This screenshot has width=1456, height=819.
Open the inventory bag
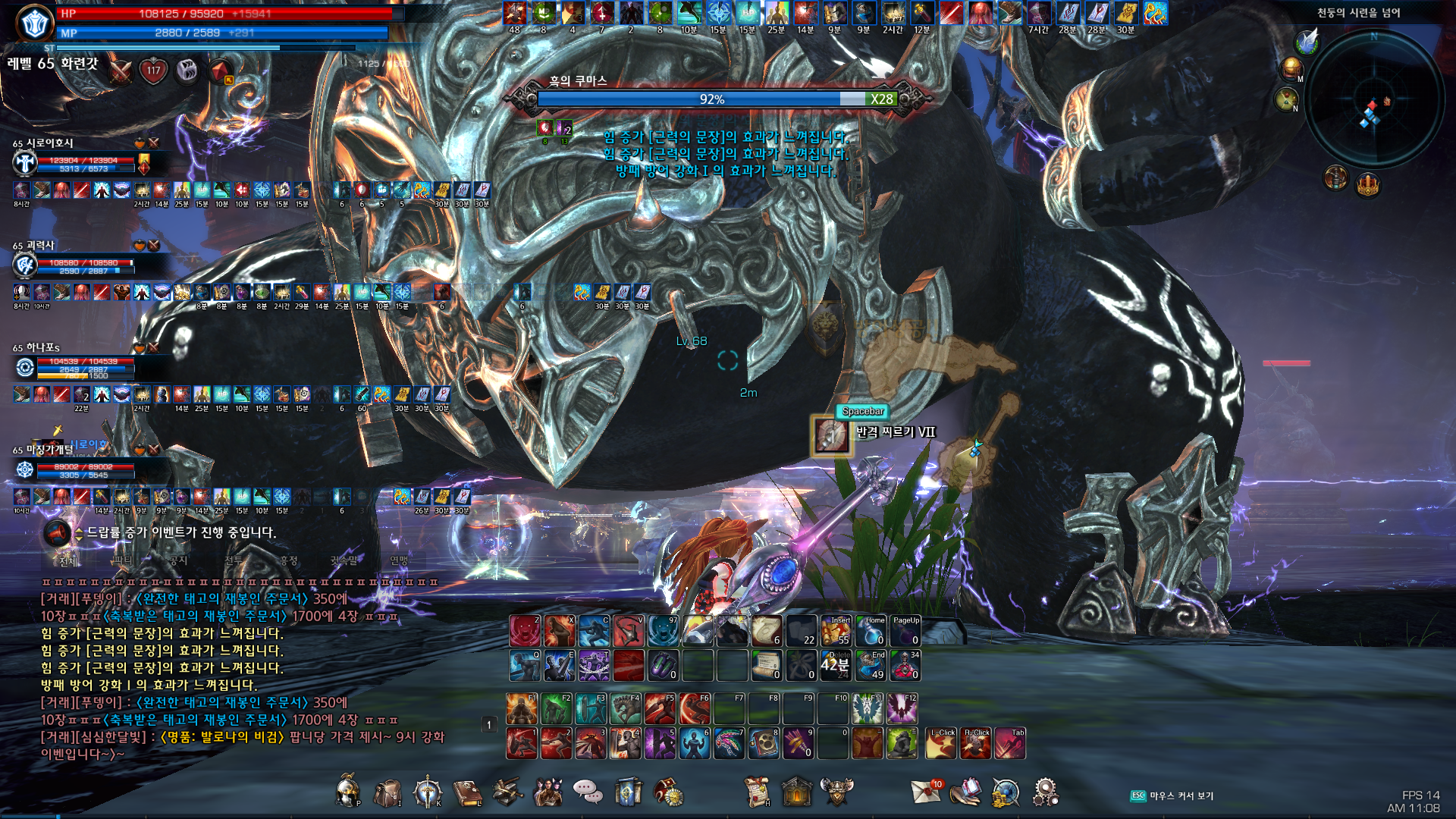tap(388, 792)
